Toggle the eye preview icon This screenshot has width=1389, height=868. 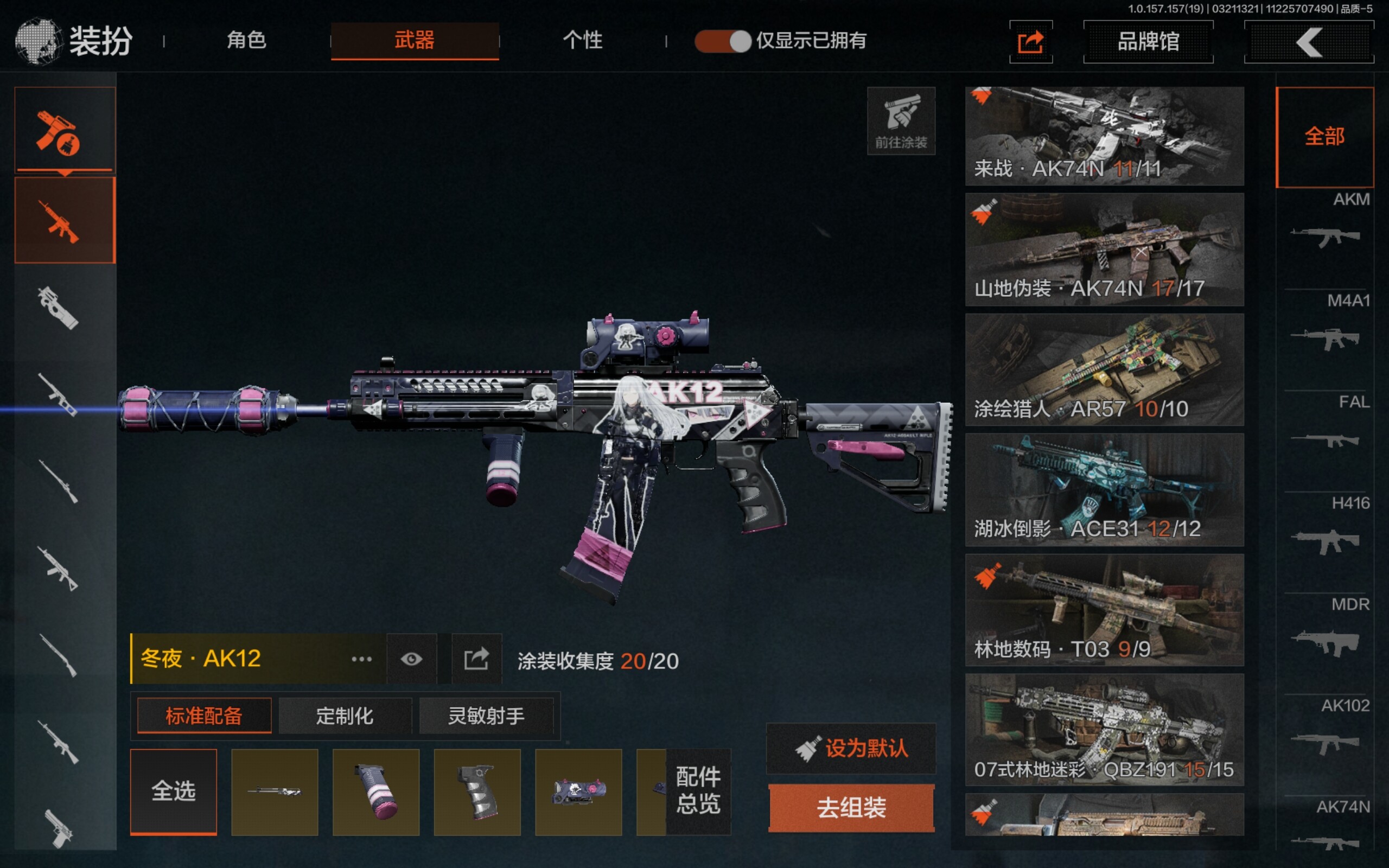click(x=411, y=659)
